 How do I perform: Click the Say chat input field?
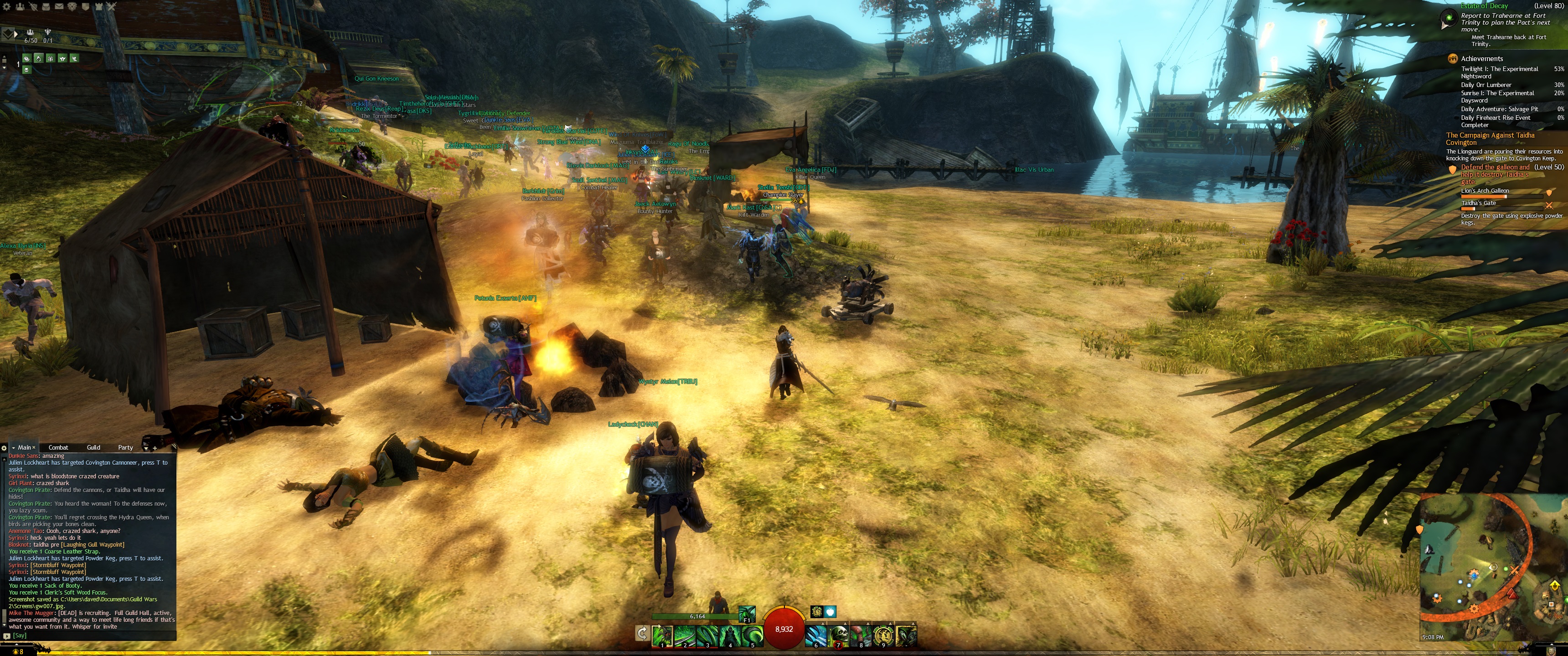click(91, 635)
